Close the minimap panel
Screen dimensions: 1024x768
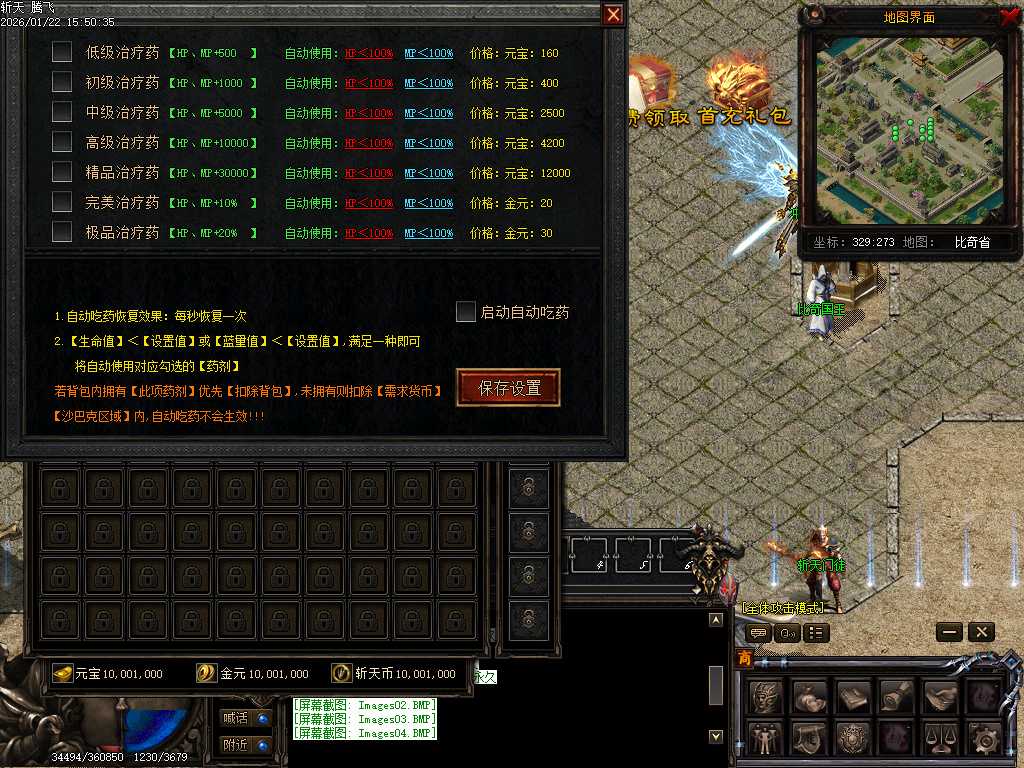coord(1009,16)
